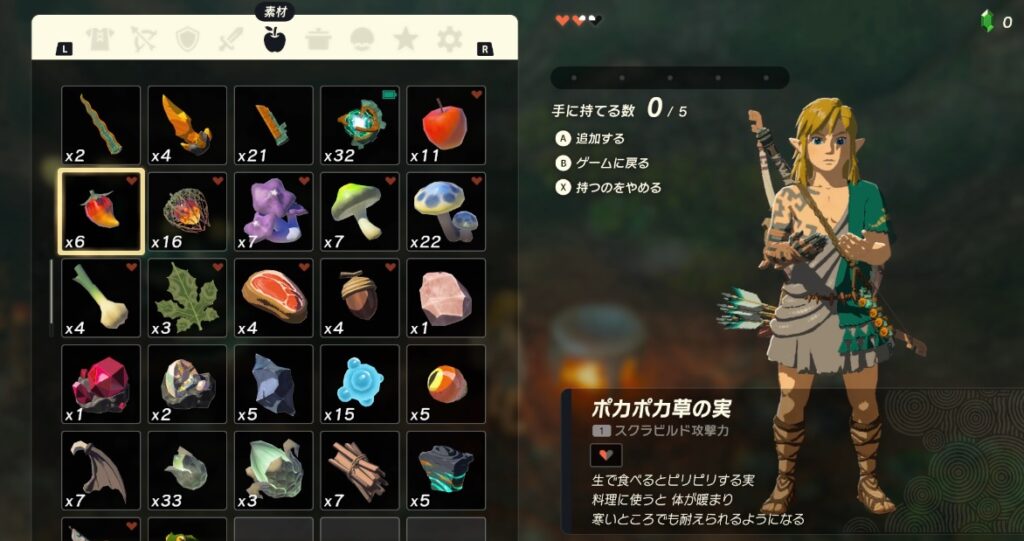This screenshot has height=541, width=1024.
Task: Select the red apple stack
Action: (x=446, y=125)
